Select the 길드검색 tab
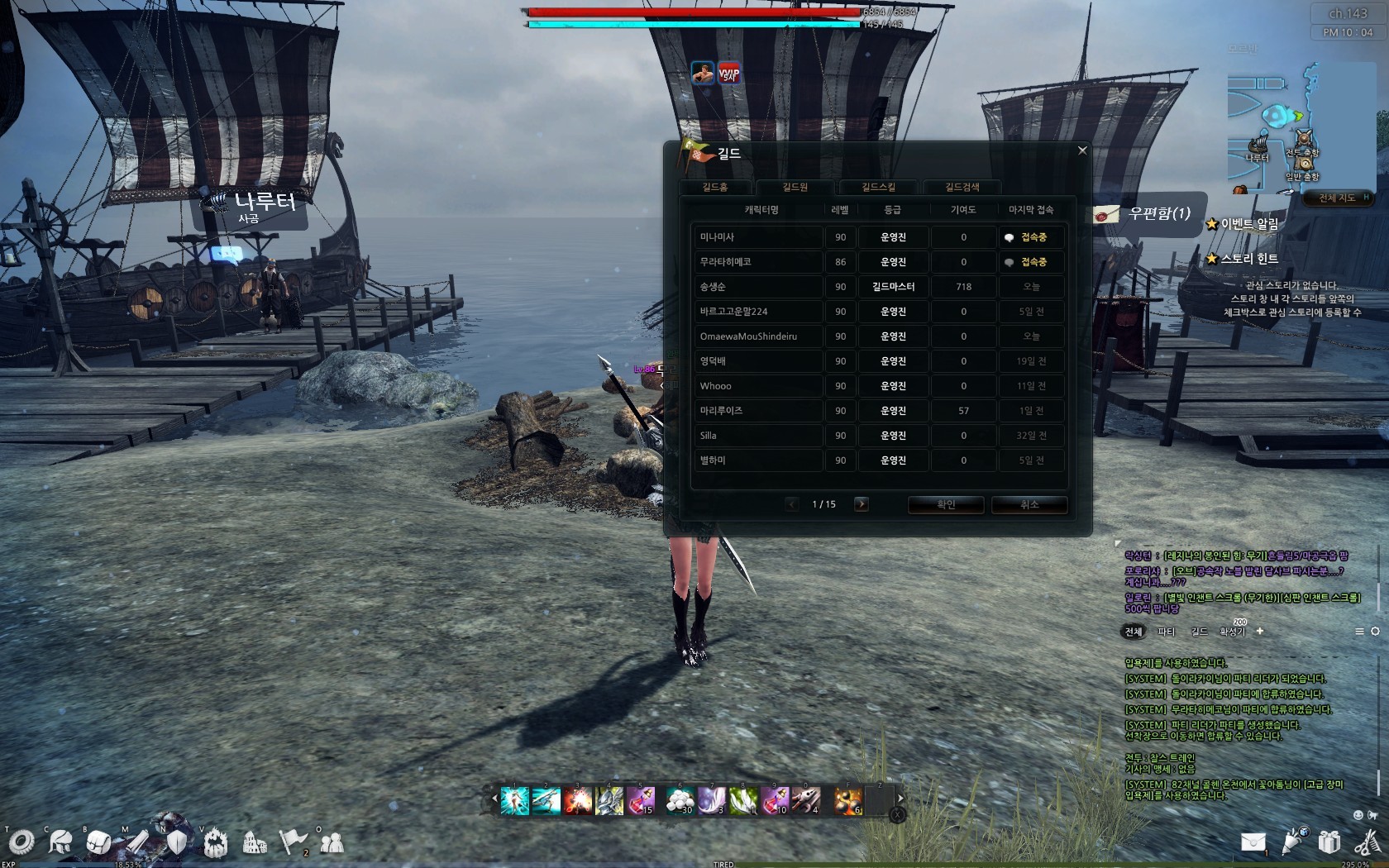 [x=962, y=188]
